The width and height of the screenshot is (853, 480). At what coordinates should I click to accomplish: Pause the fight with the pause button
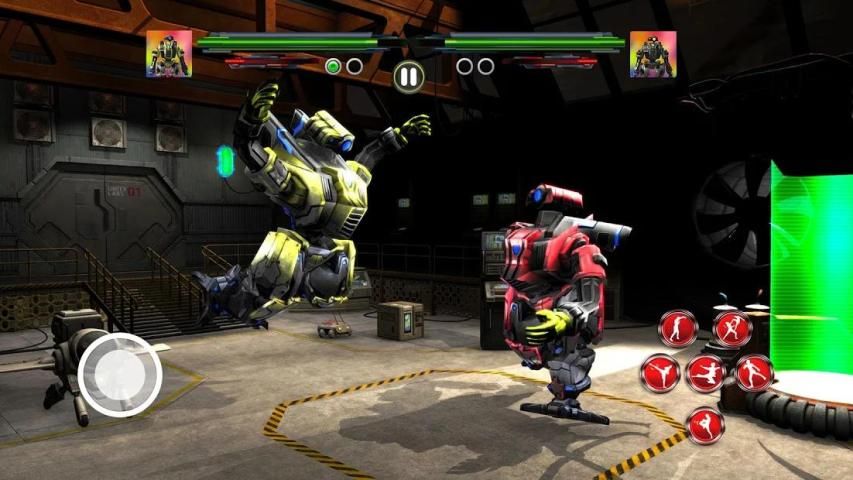tap(407, 75)
